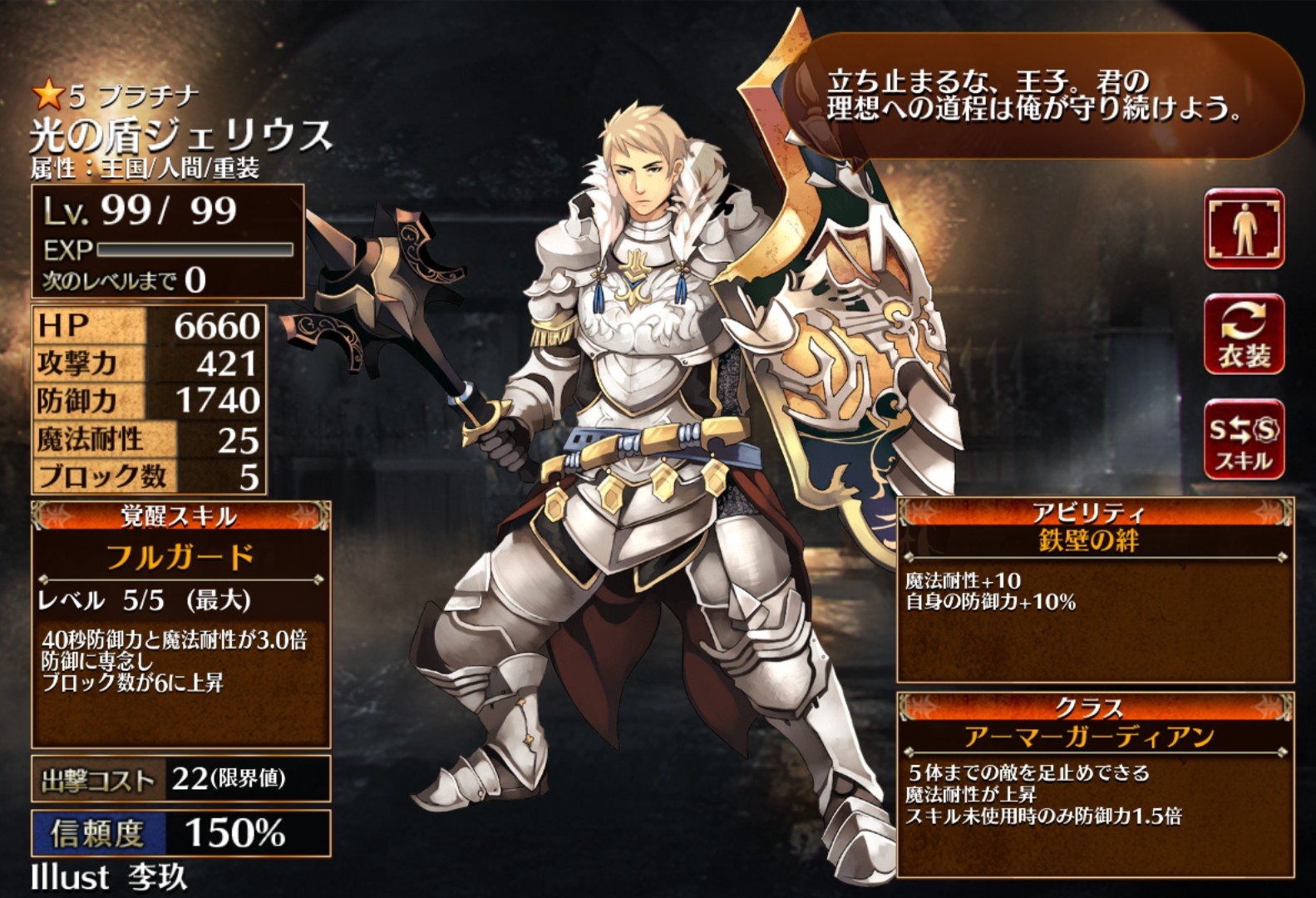Open the 衣装 costume switch button
Image resolution: width=1316 pixels, height=898 pixels.
click(x=1244, y=334)
